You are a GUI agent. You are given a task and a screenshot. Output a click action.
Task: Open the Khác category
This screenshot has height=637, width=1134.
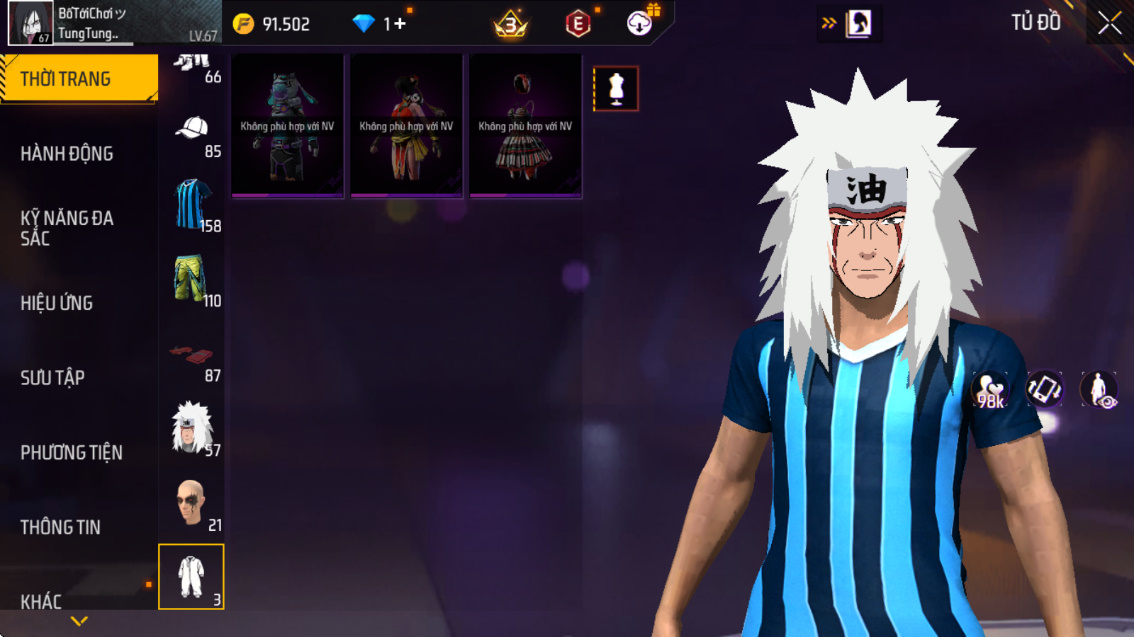pyautogui.click(x=42, y=601)
